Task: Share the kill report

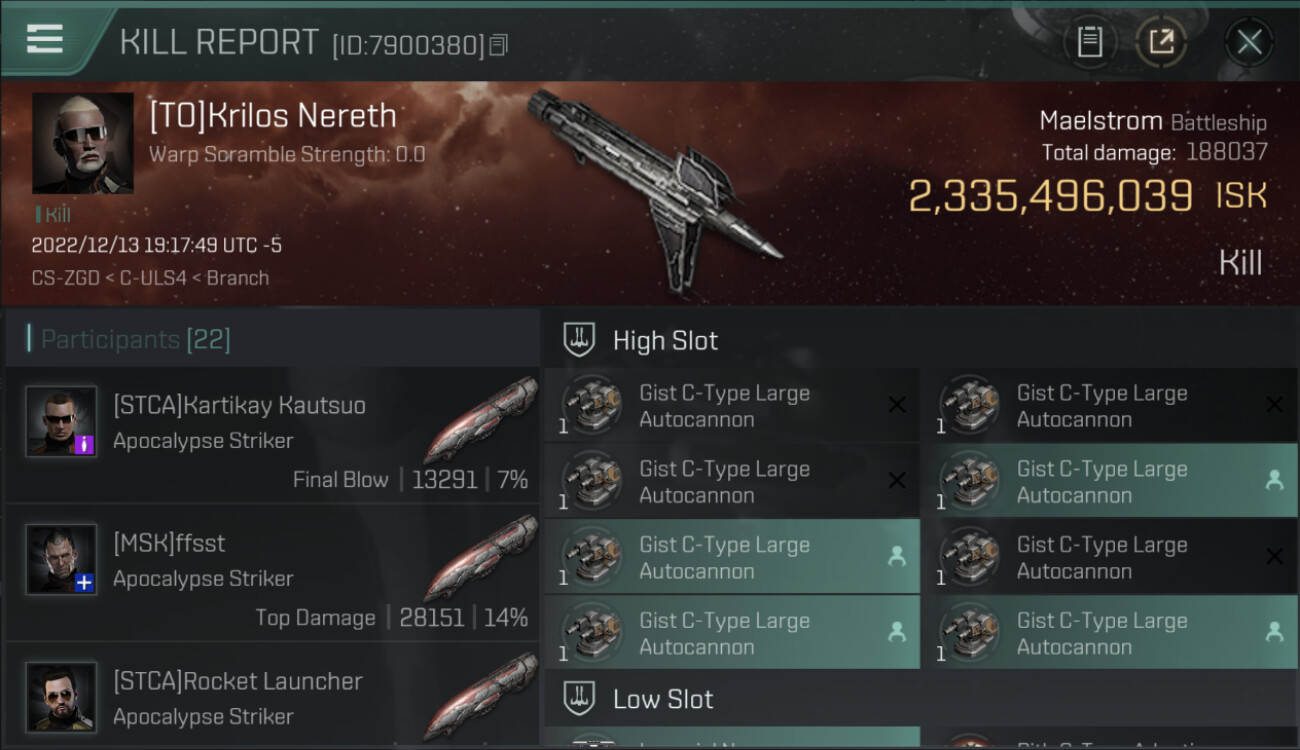Action: point(1161,42)
